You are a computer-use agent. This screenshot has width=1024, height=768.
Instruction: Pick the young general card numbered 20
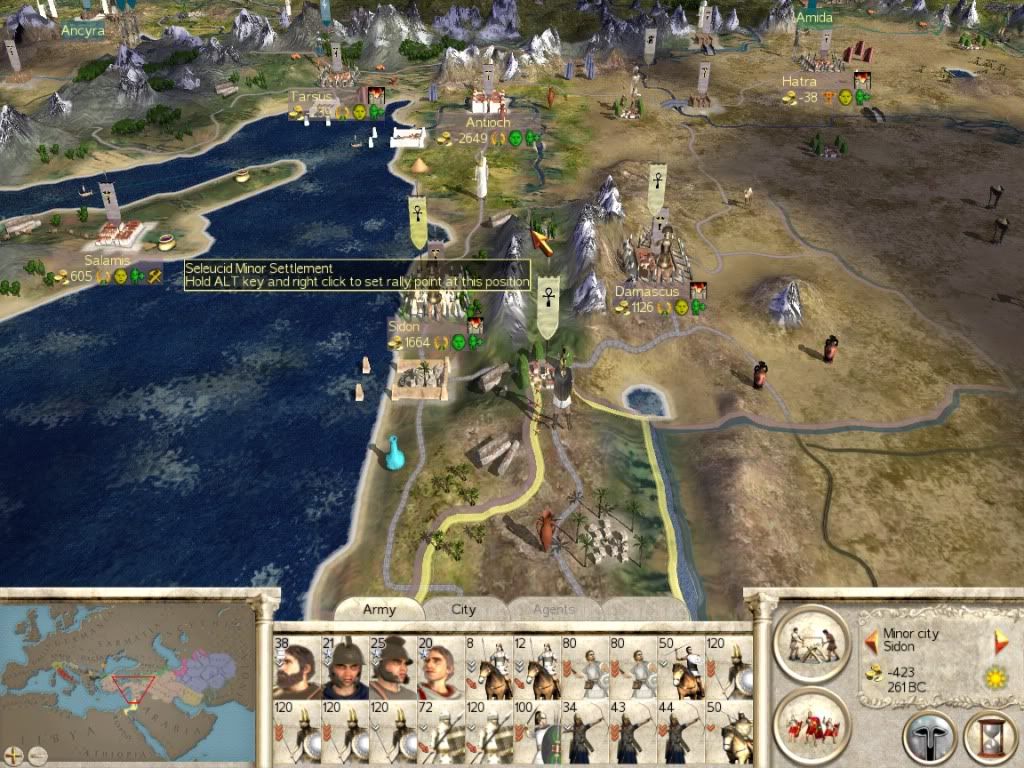click(x=441, y=667)
